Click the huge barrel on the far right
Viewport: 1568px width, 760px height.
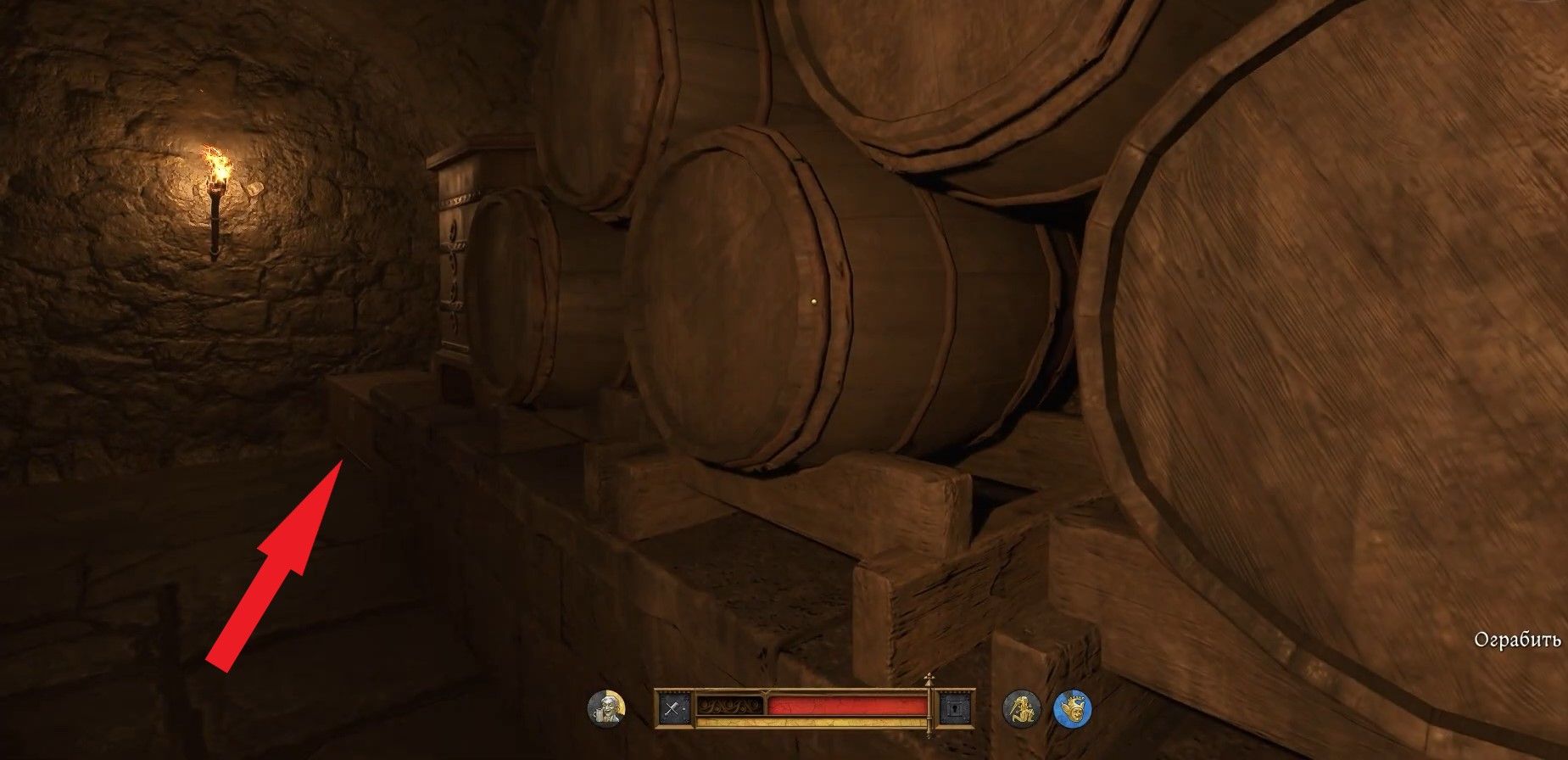tap(1357, 339)
